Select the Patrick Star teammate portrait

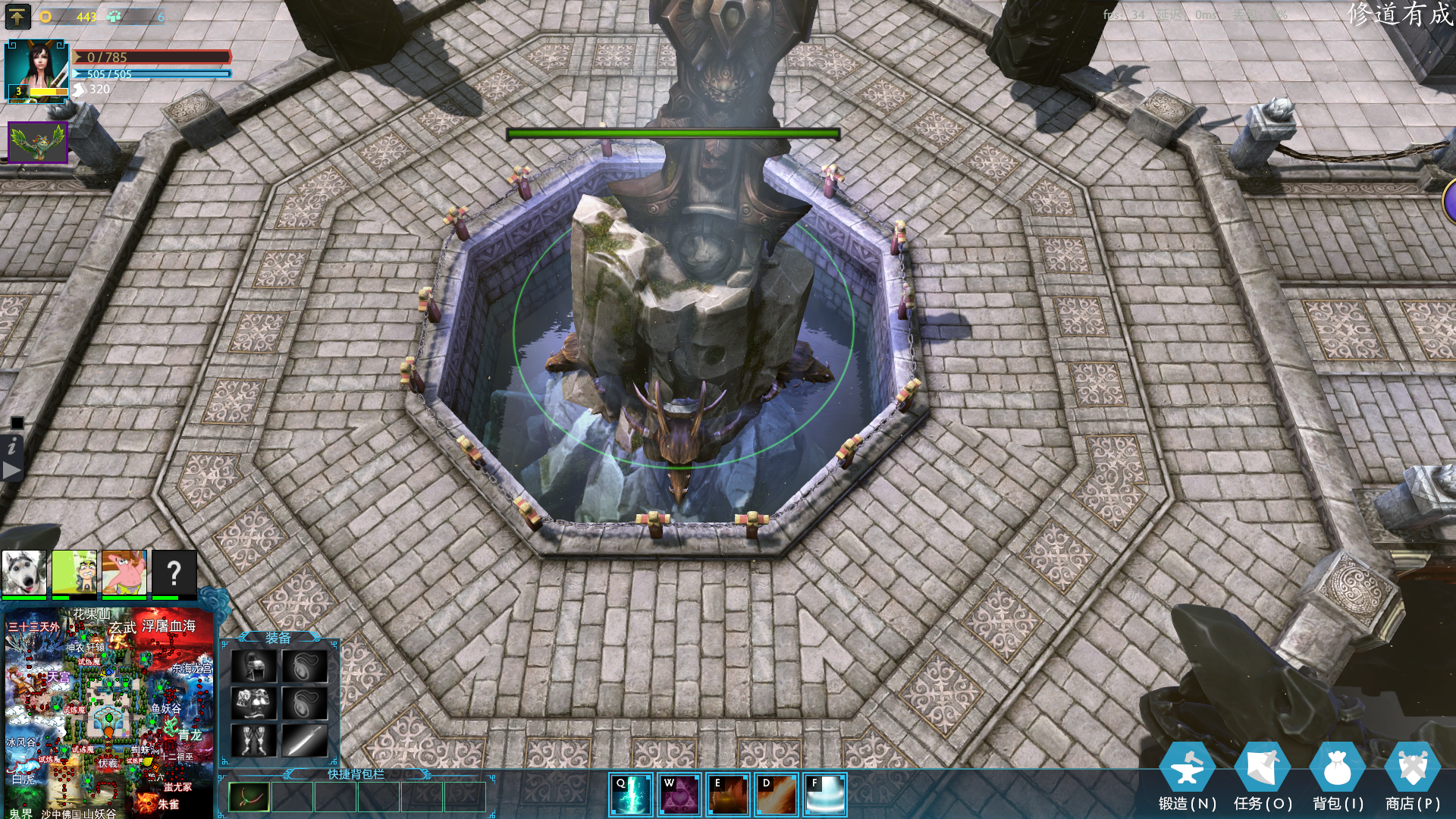124,573
